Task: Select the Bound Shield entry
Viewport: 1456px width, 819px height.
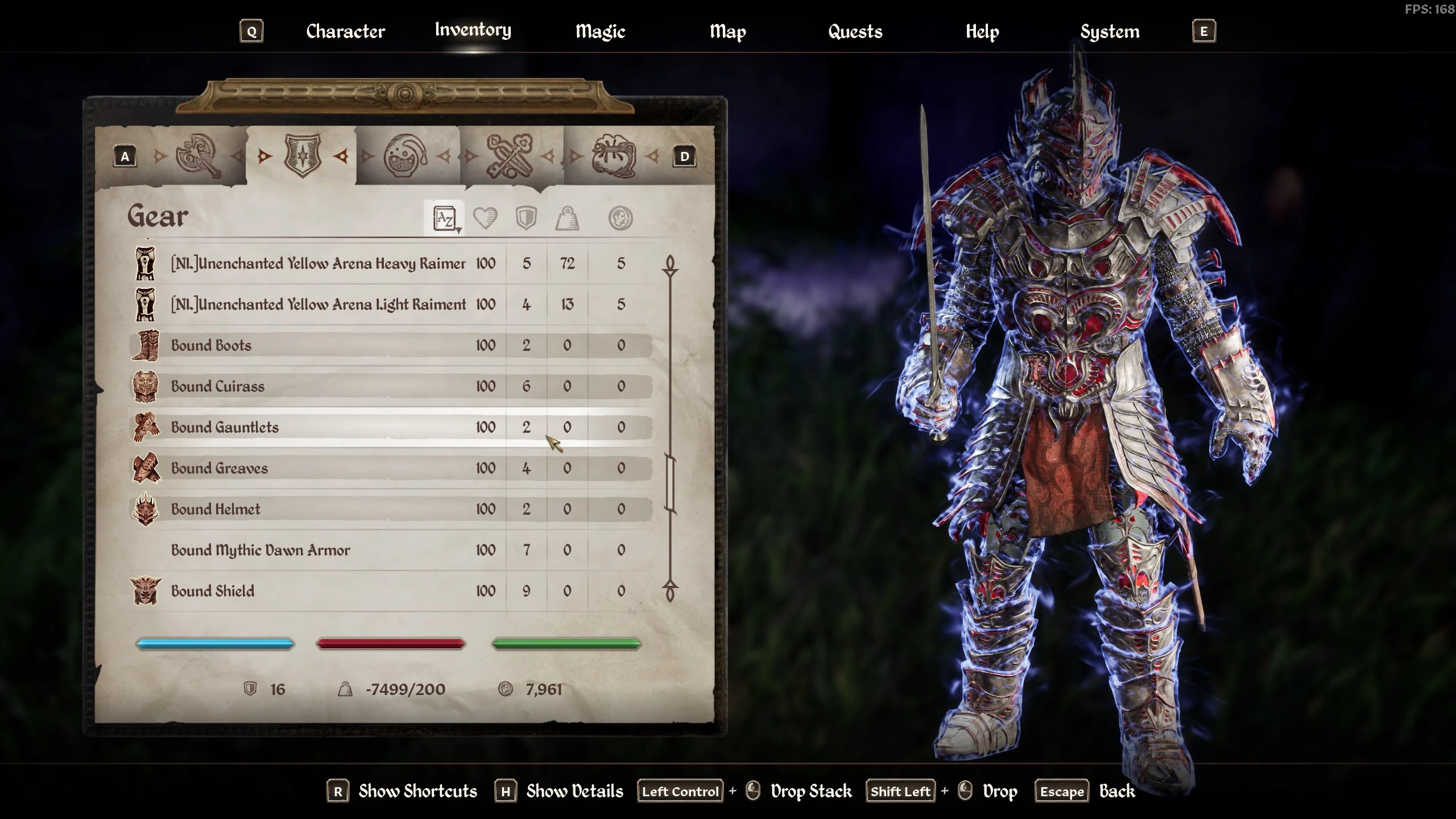Action: click(x=213, y=591)
